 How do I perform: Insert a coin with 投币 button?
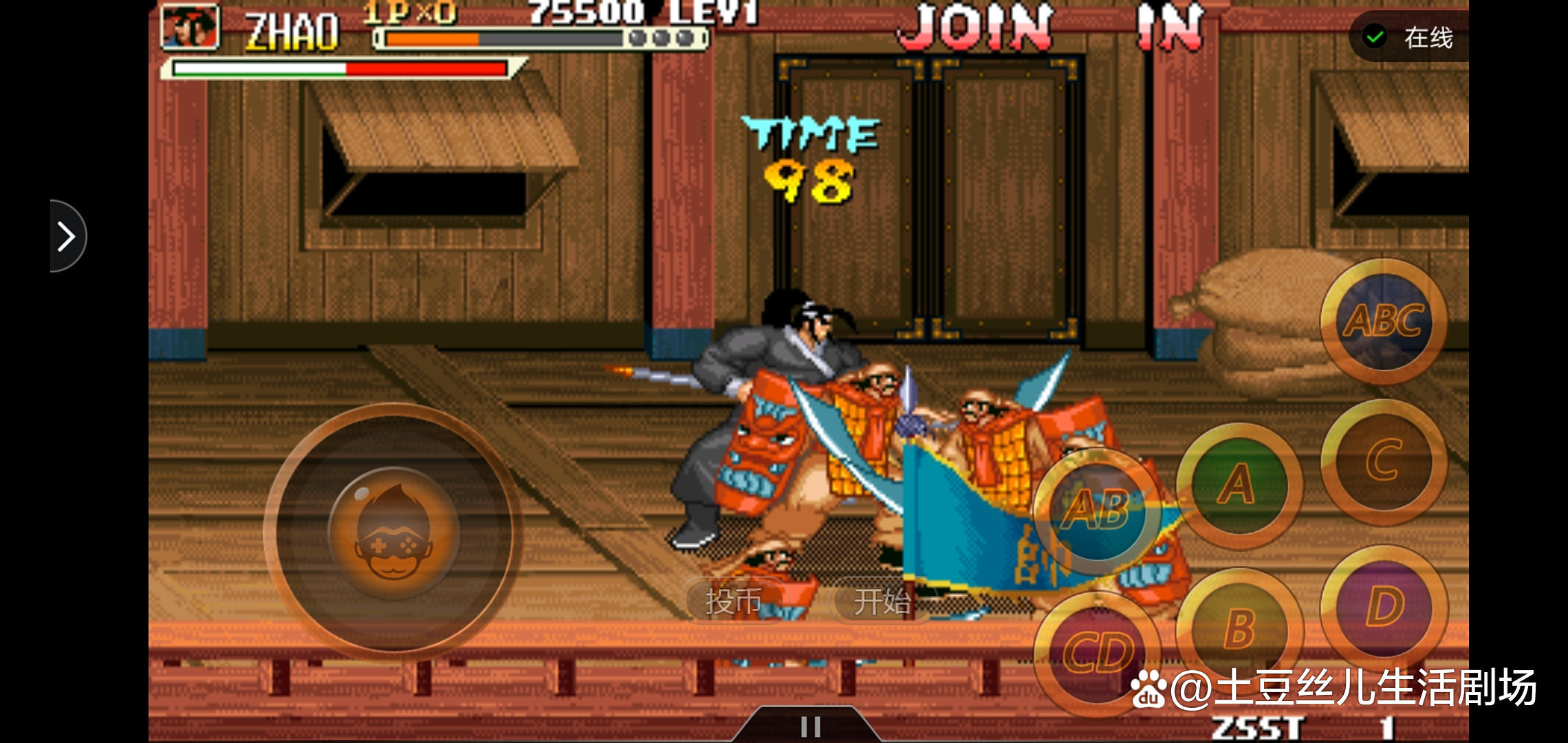pos(733,601)
